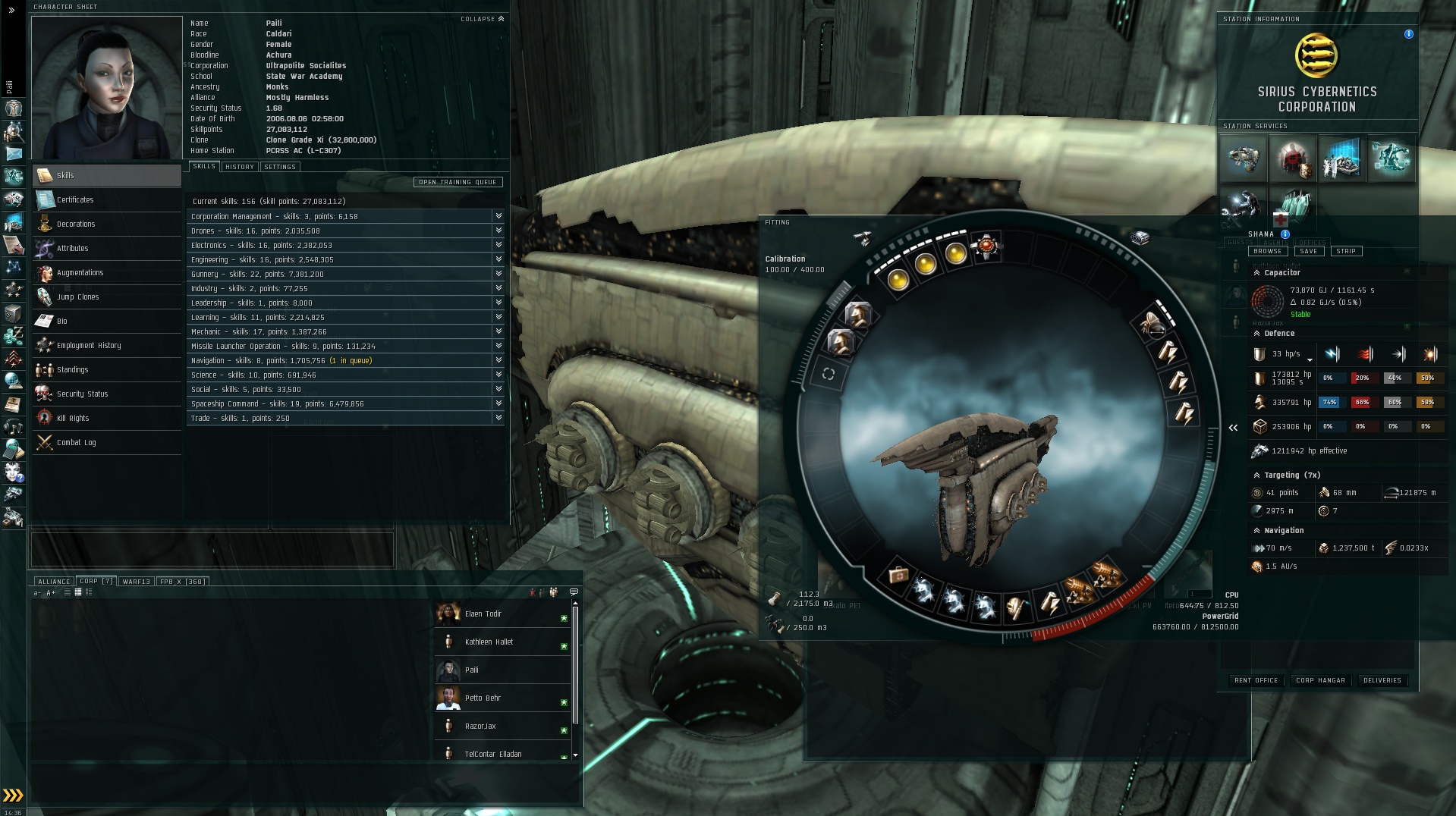Expand the Gunnery skill group

pyautogui.click(x=498, y=274)
